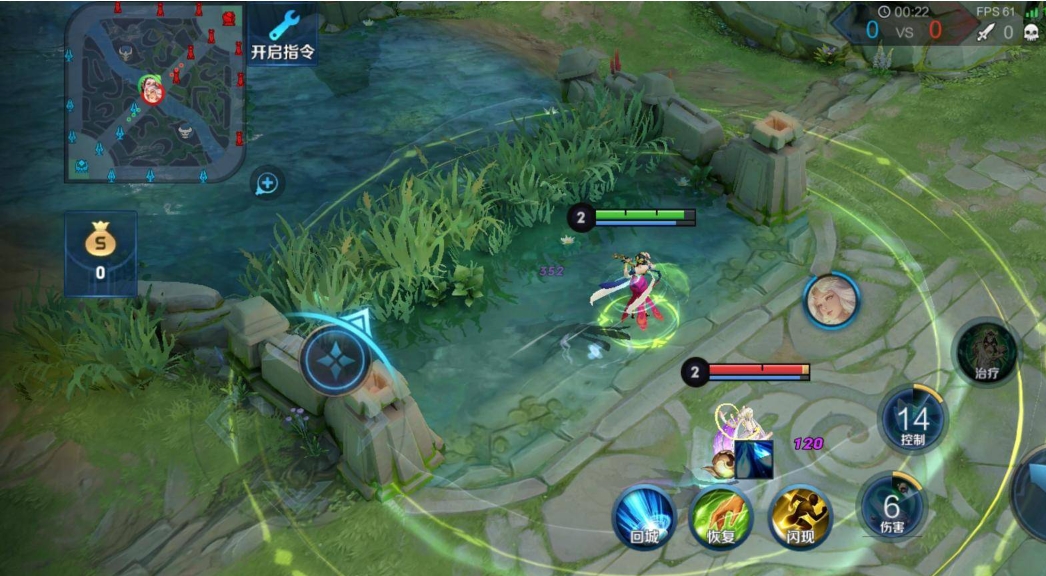Activate the 回城 recall skill
1046x576 pixels.
(x=644, y=517)
